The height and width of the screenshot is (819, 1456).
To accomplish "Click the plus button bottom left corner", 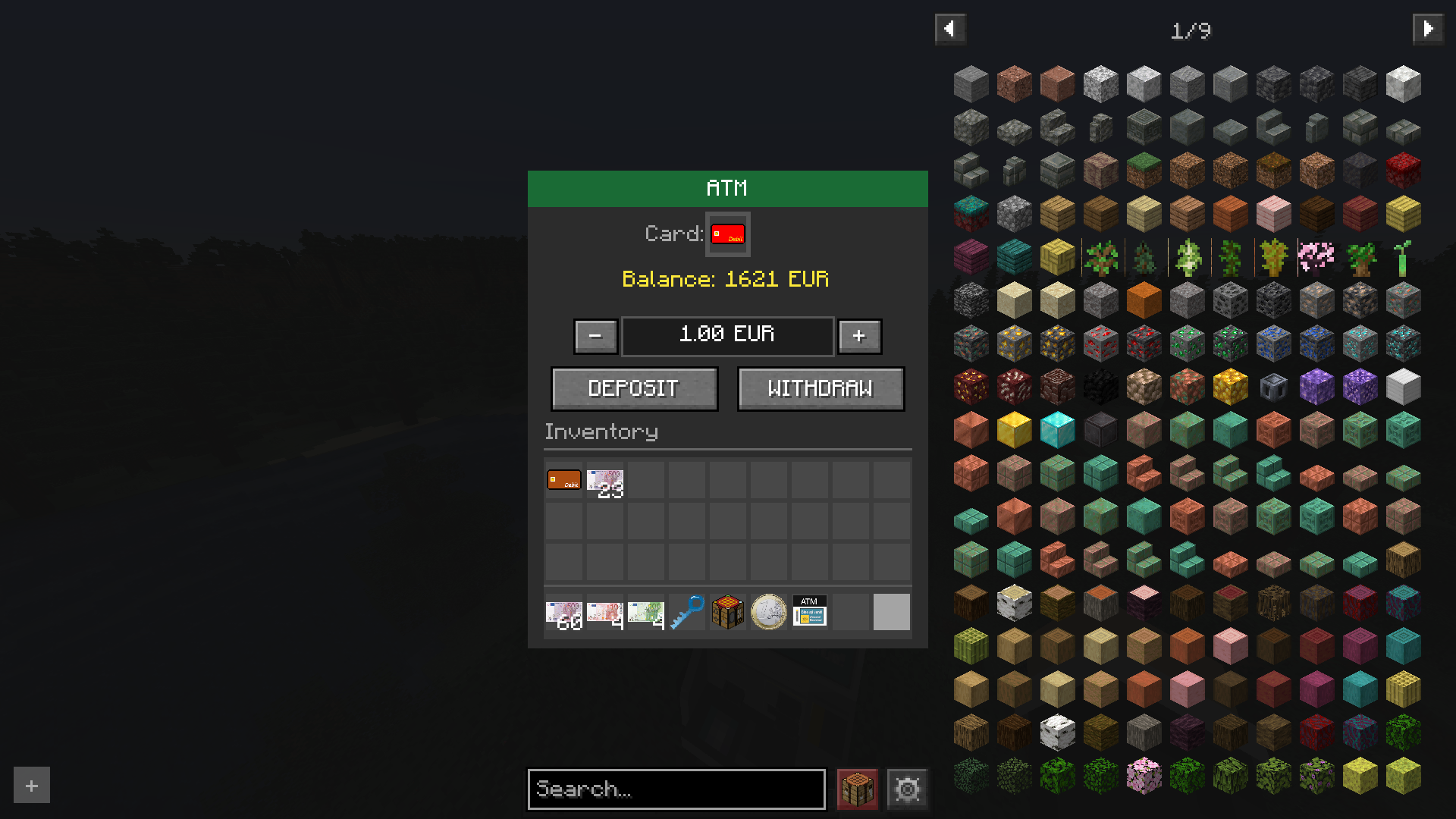I will click(30, 785).
